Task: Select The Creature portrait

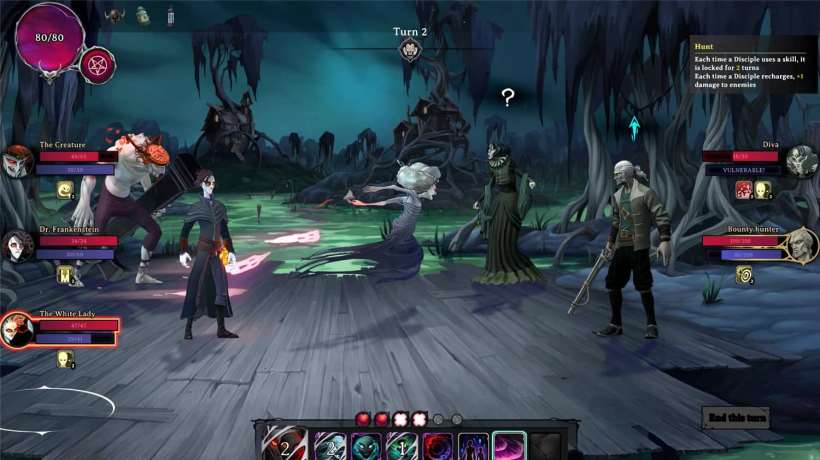Action: [x=17, y=161]
